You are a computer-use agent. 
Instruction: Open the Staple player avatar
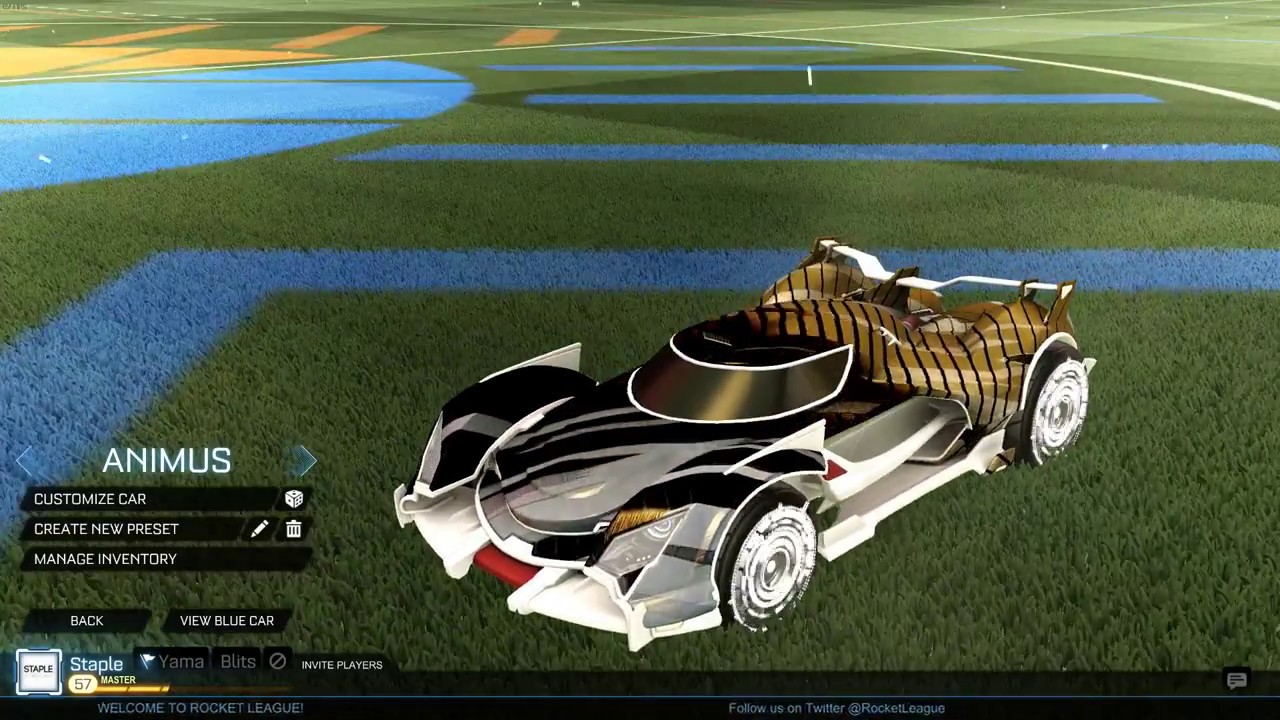(38, 670)
